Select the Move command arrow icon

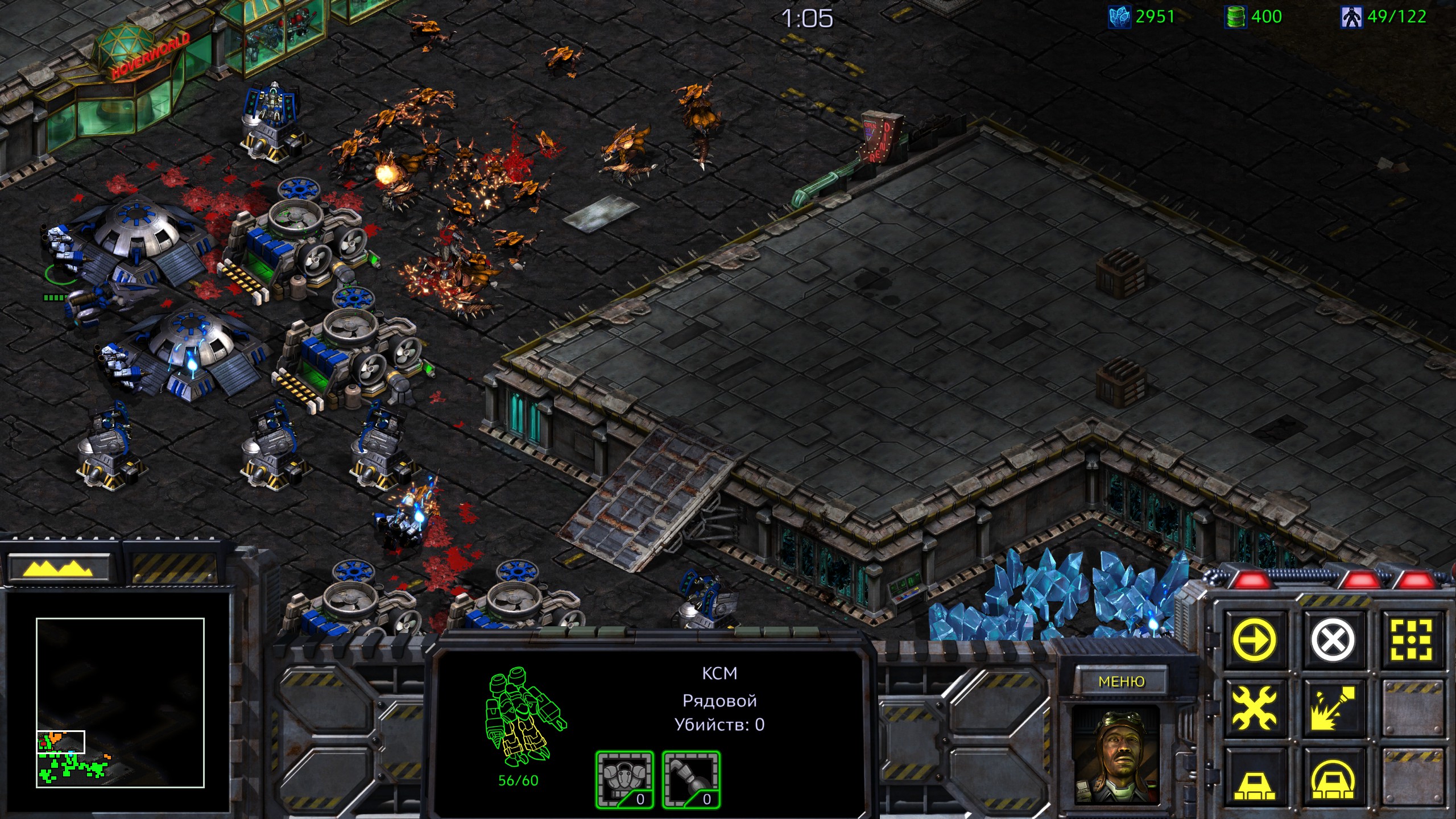[1255, 639]
